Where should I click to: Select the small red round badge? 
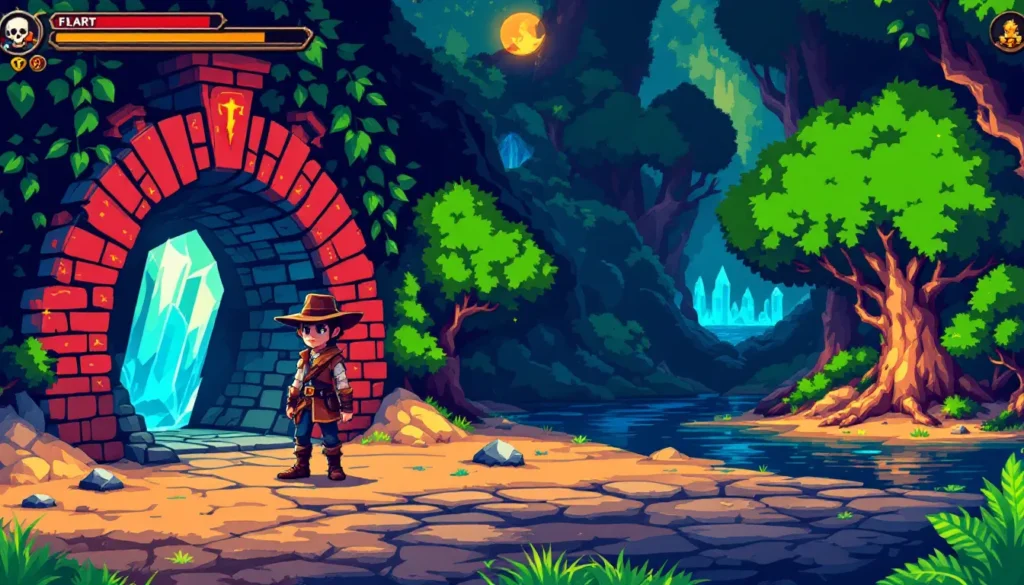(38, 64)
